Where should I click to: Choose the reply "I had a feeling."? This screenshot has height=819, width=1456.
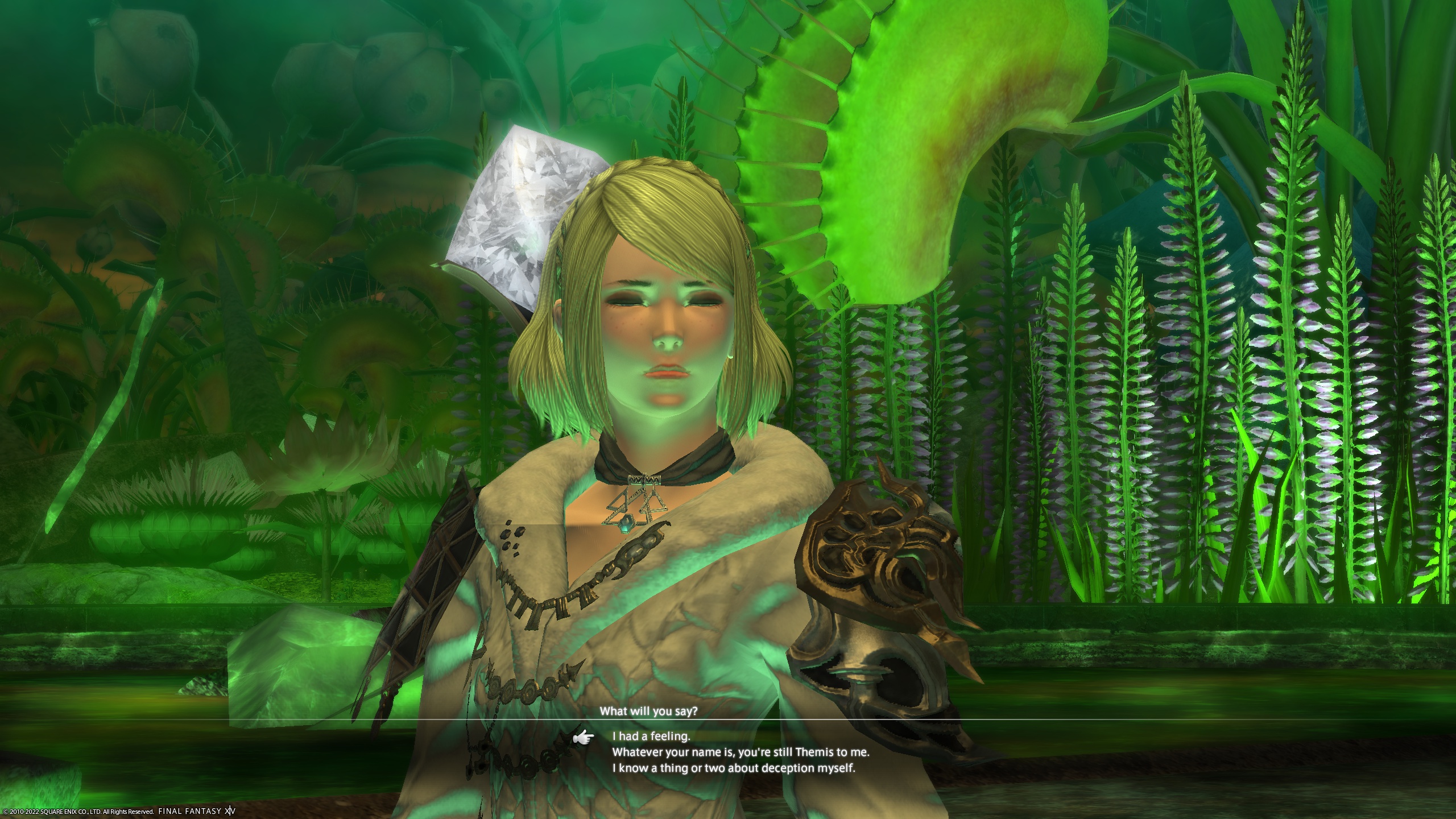(651, 736)
